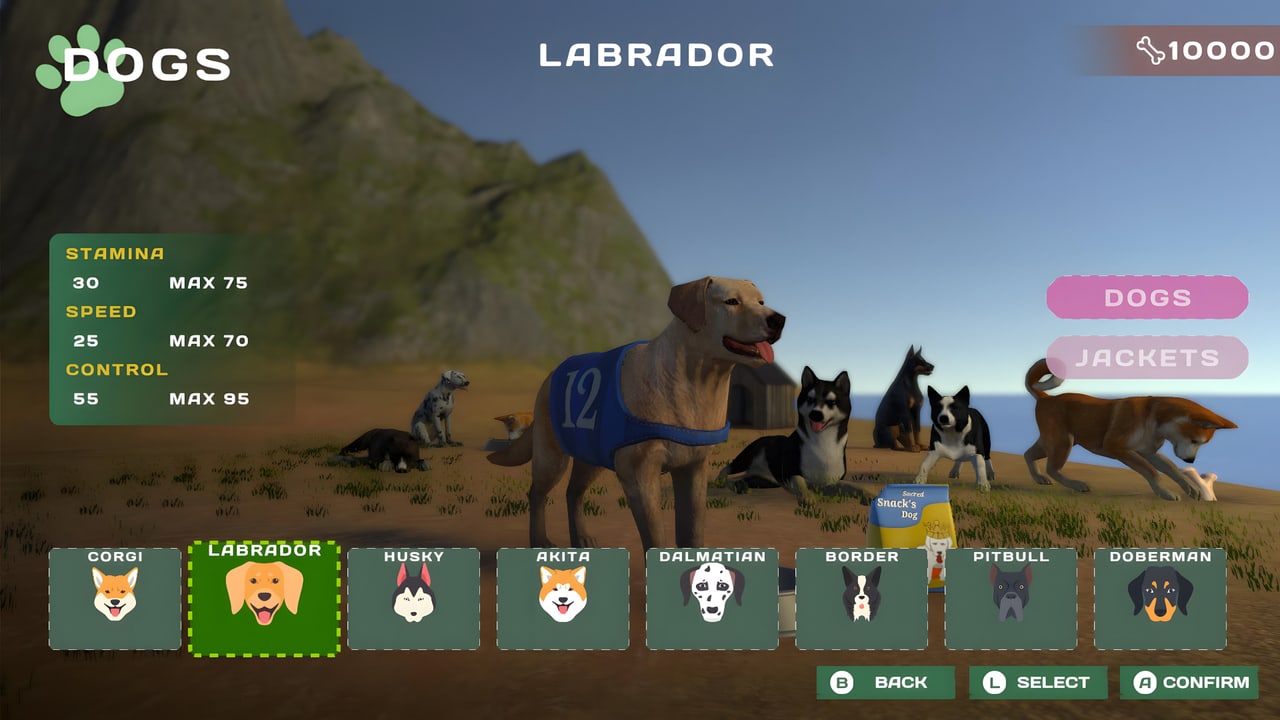Click the currently selected Labrador portrait
The width and height of the screenshot is (1280, 720).
(264, 598)
